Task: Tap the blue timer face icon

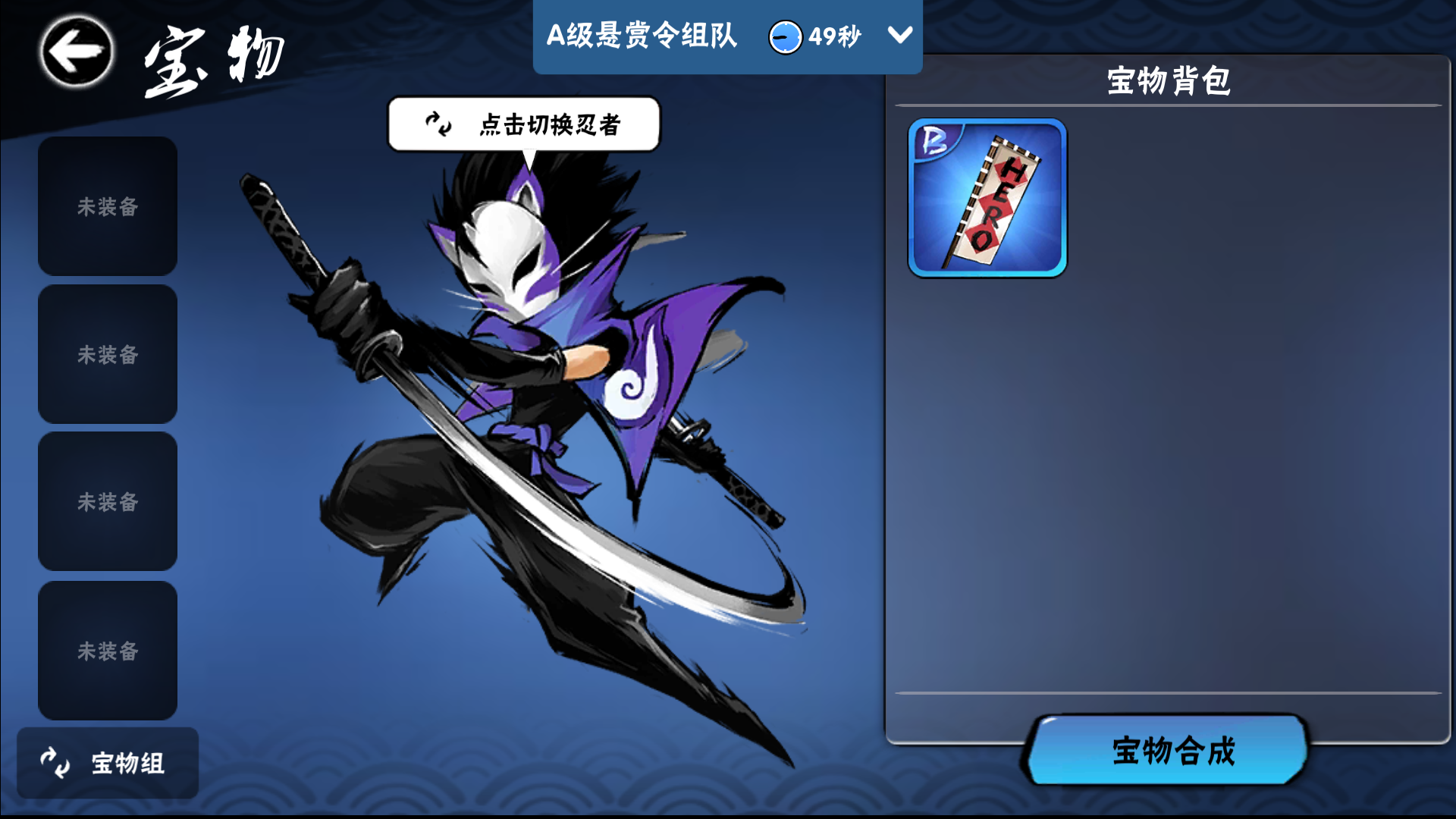Action: pyautogui.click(x=786, y=36)
